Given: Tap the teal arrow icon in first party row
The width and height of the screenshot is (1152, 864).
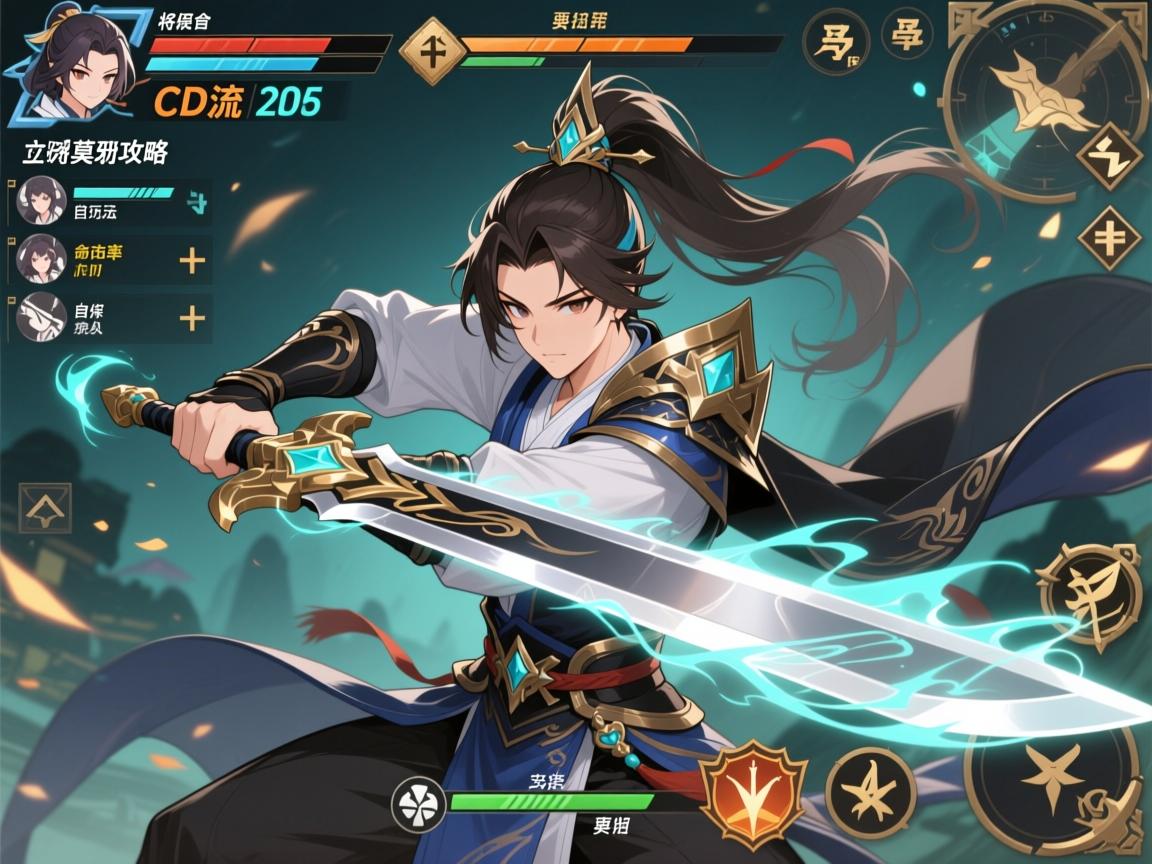Looking at the screenshot, I should coord(196,203).
